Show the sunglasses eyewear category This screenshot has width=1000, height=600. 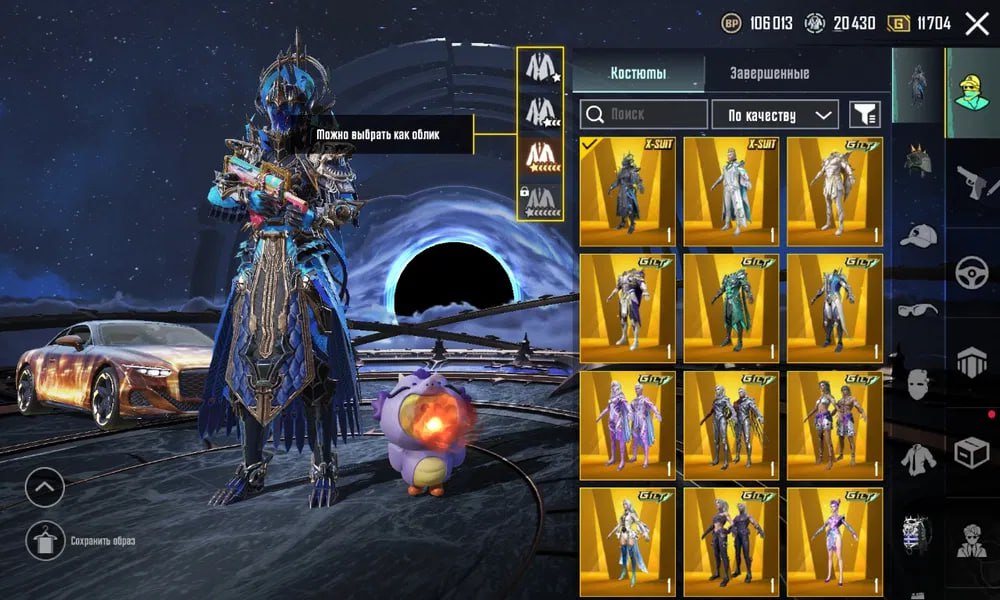point(918,309)
